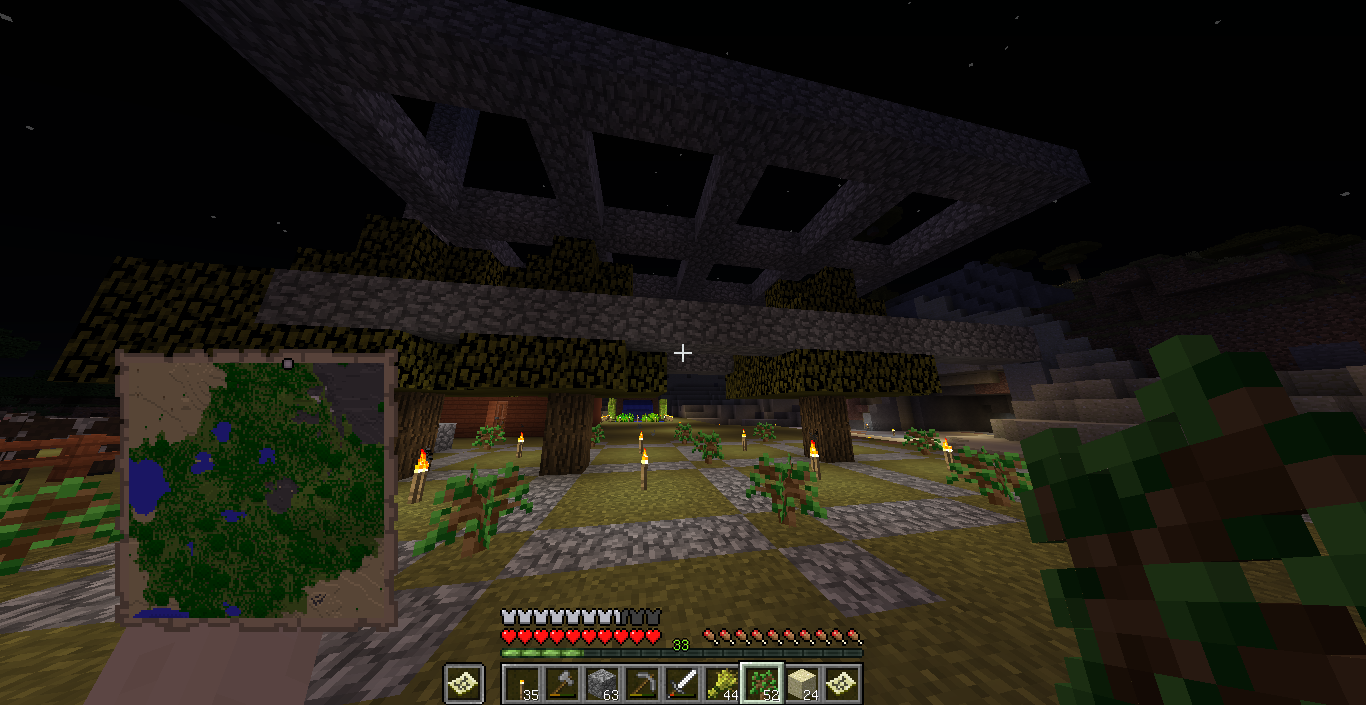The height and width of the screenshot is (705, 1366).
Task: Equip the iron sword slot
Action: (x=680, y=684)
